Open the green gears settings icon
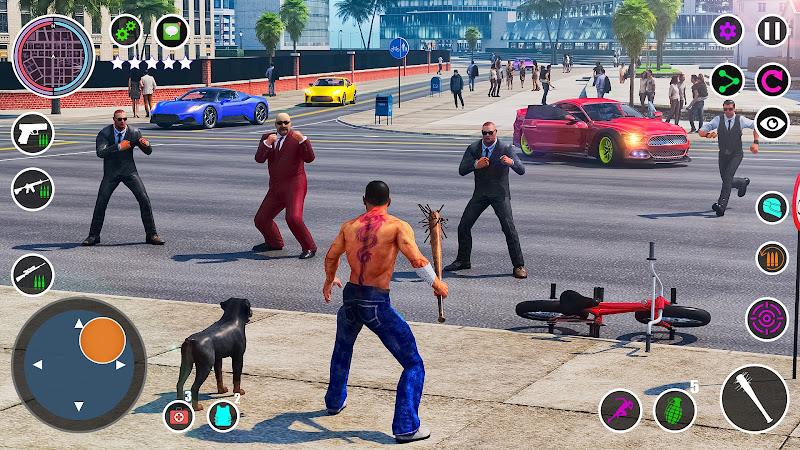The width and height of the screenshot is (800, 450). pyautogui.click(x=126, y=31)
